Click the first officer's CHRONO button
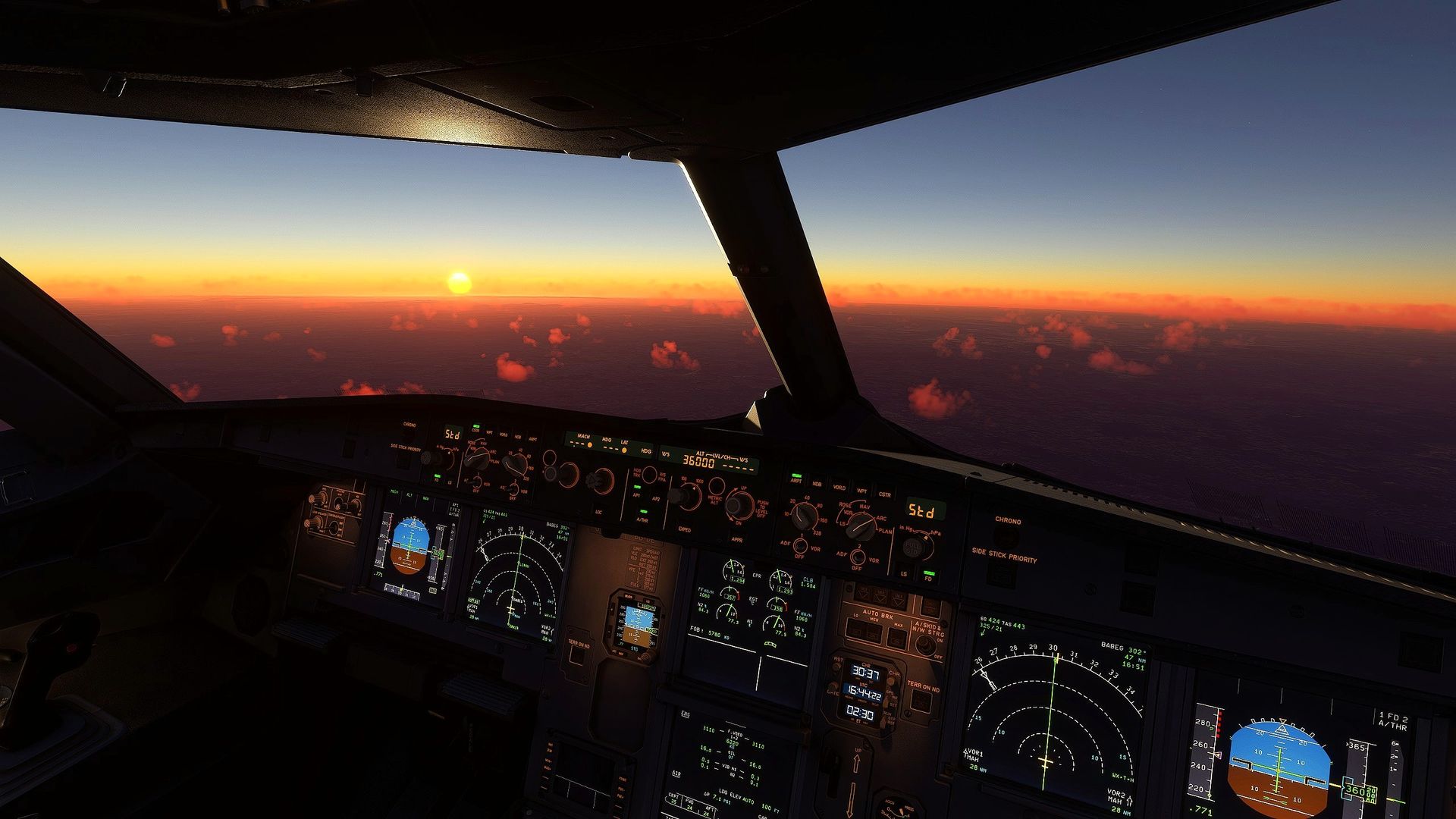This screenshot has height=819, width=1456. (1008, 537)
